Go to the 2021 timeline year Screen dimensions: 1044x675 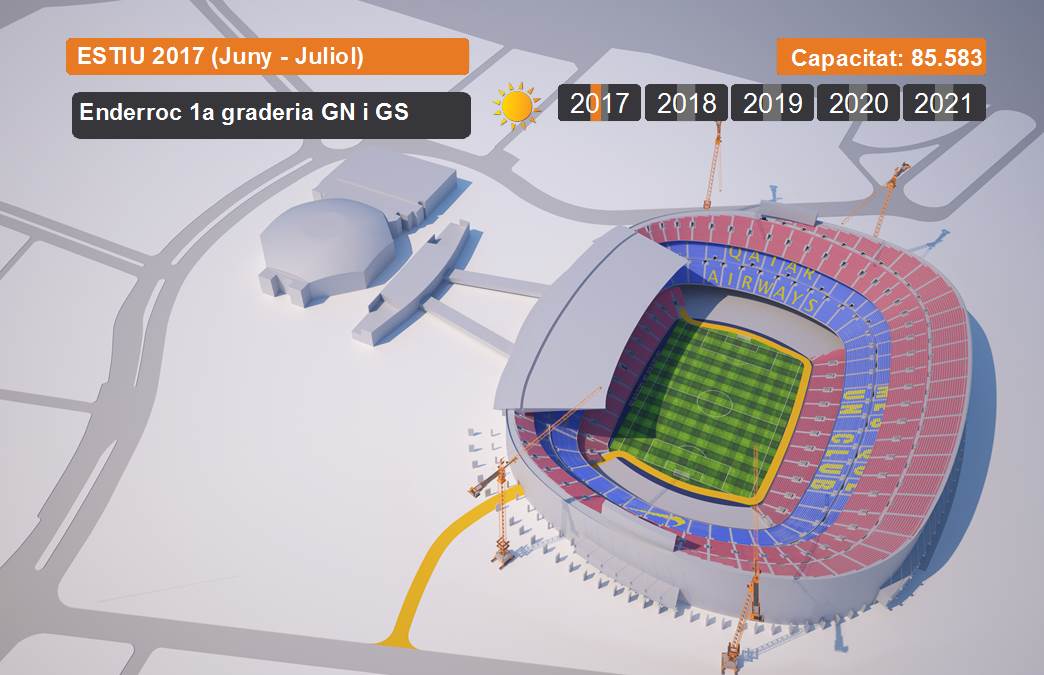943,103
